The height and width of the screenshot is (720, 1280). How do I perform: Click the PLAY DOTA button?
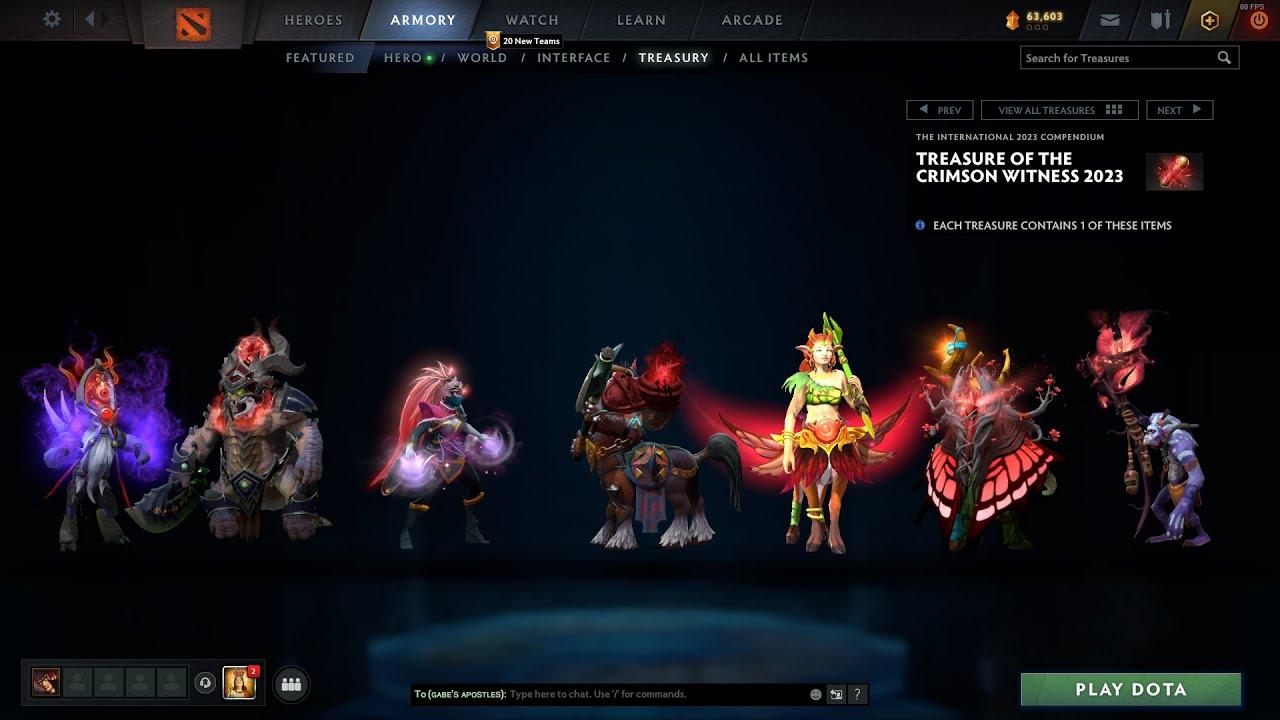1132,689
